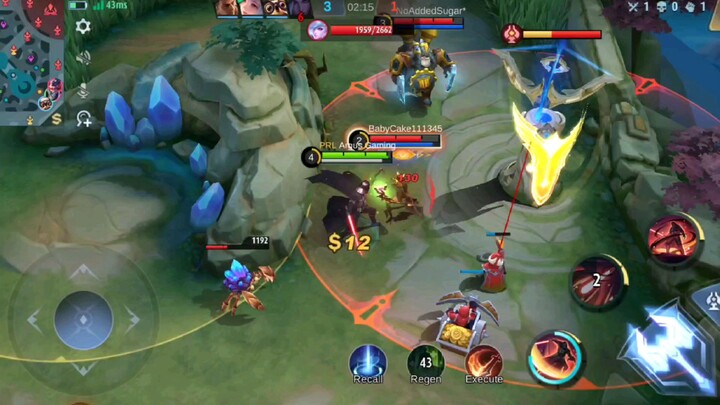Tap the joystick's right arrow

point(133,320)
